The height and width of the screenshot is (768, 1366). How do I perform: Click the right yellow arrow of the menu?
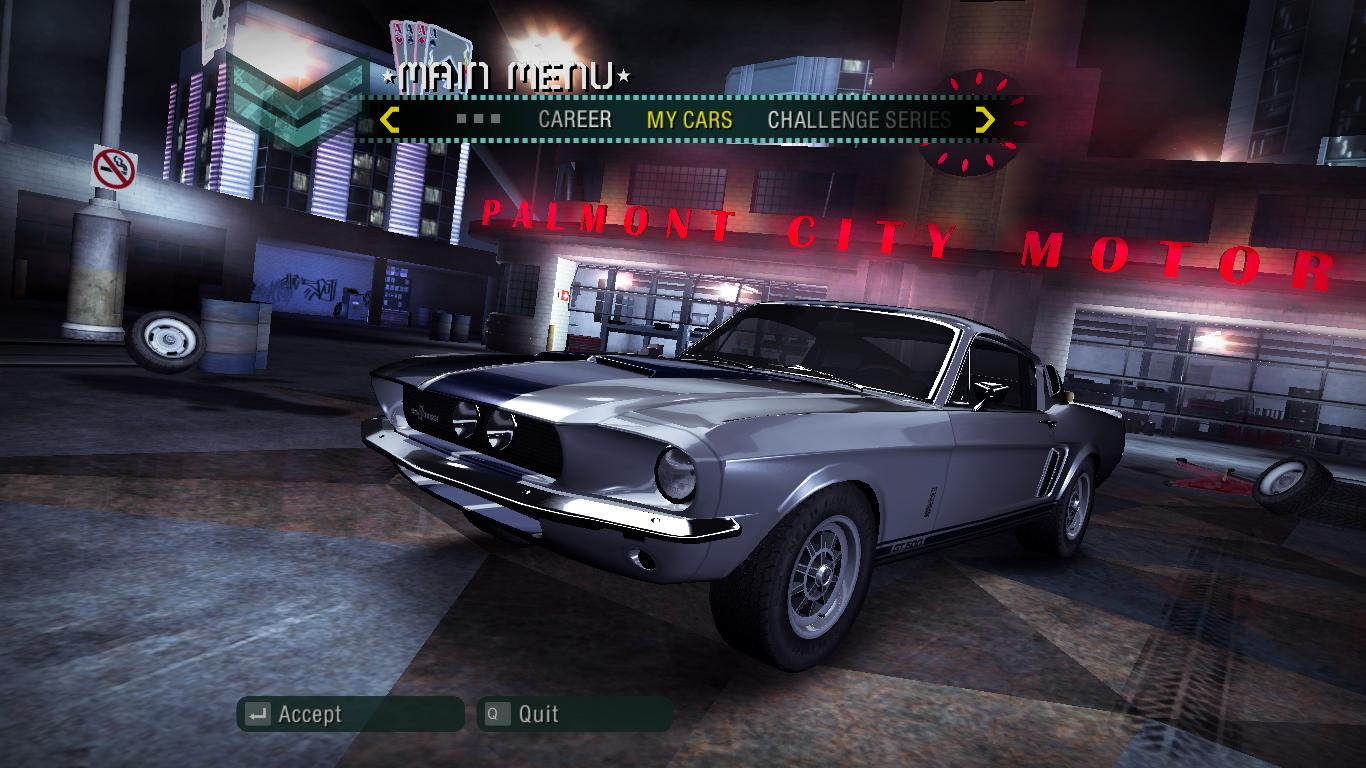click(x=985, y=120)
